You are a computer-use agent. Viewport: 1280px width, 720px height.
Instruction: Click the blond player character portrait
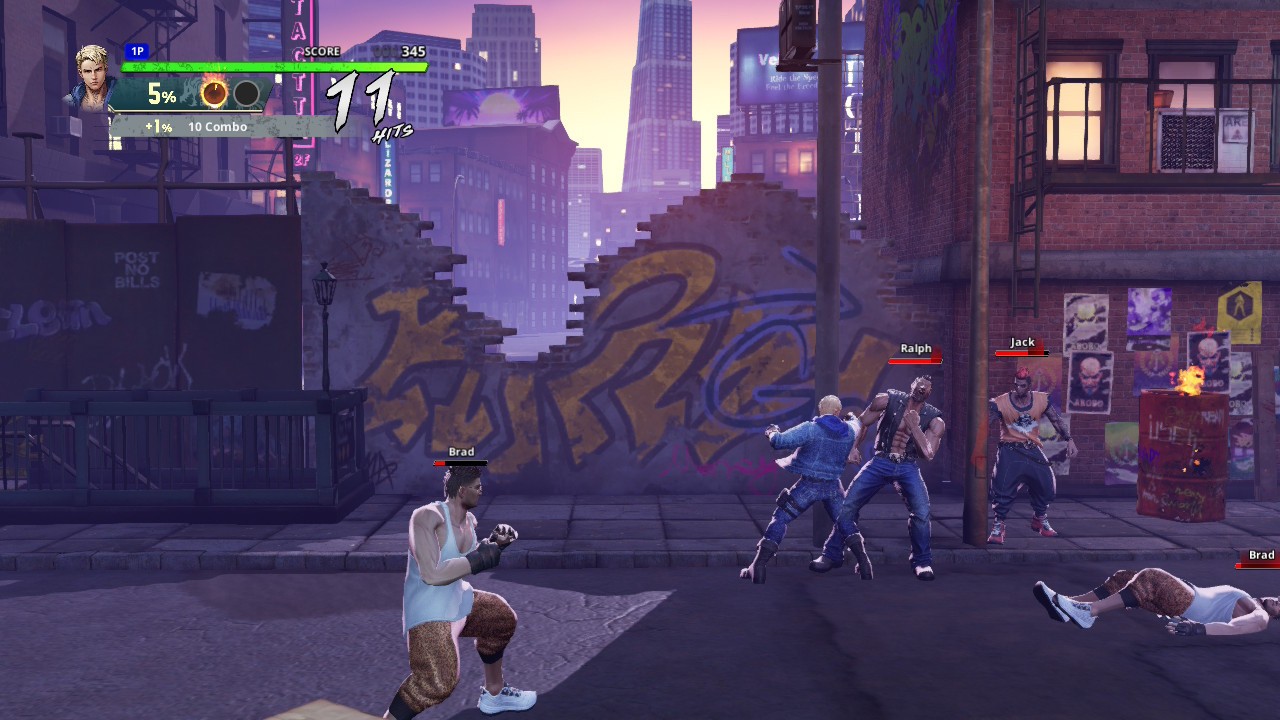(92, 76)
